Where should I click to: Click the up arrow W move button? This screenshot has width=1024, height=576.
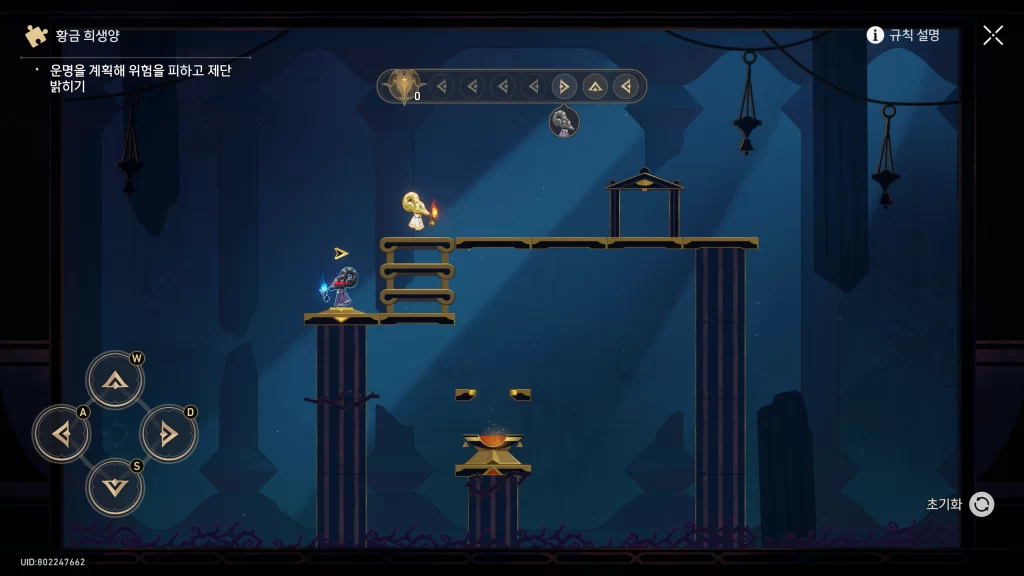tap(115, 380)
